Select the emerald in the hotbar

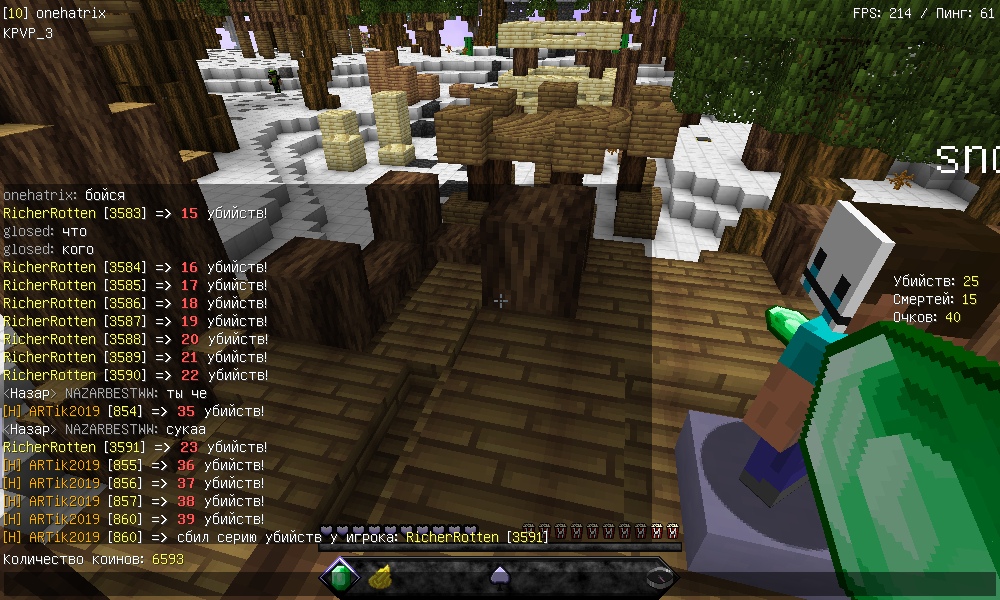click(340, 576)
